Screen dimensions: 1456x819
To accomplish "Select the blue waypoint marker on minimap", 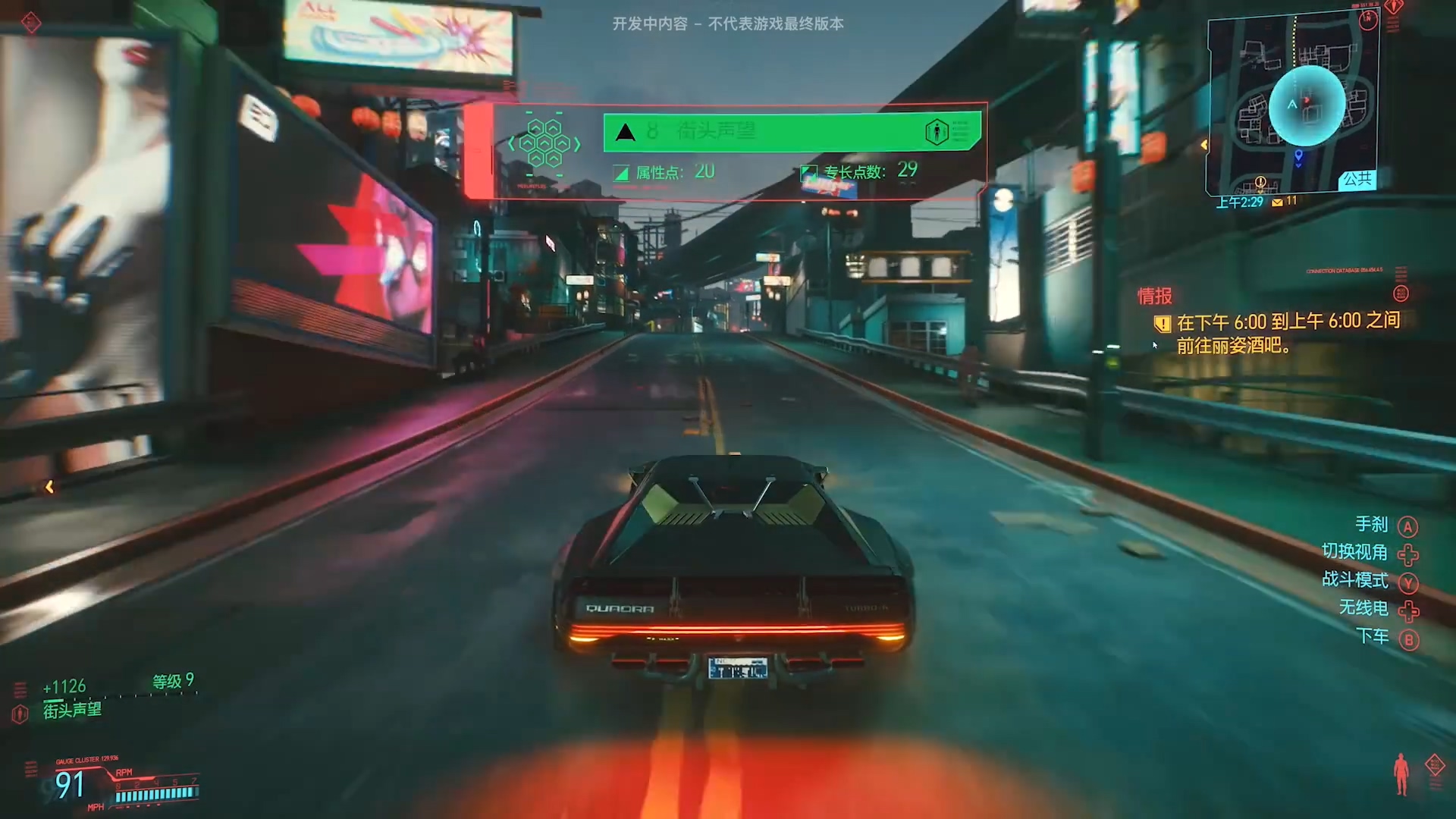I will [x=1298, y=156].
